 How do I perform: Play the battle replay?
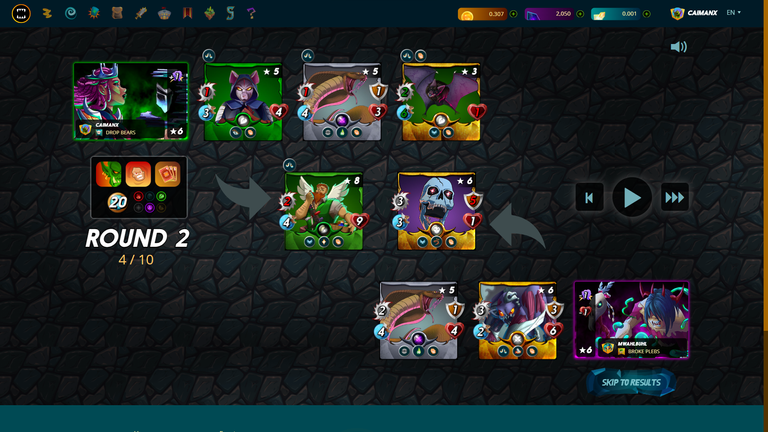point(632,197)
